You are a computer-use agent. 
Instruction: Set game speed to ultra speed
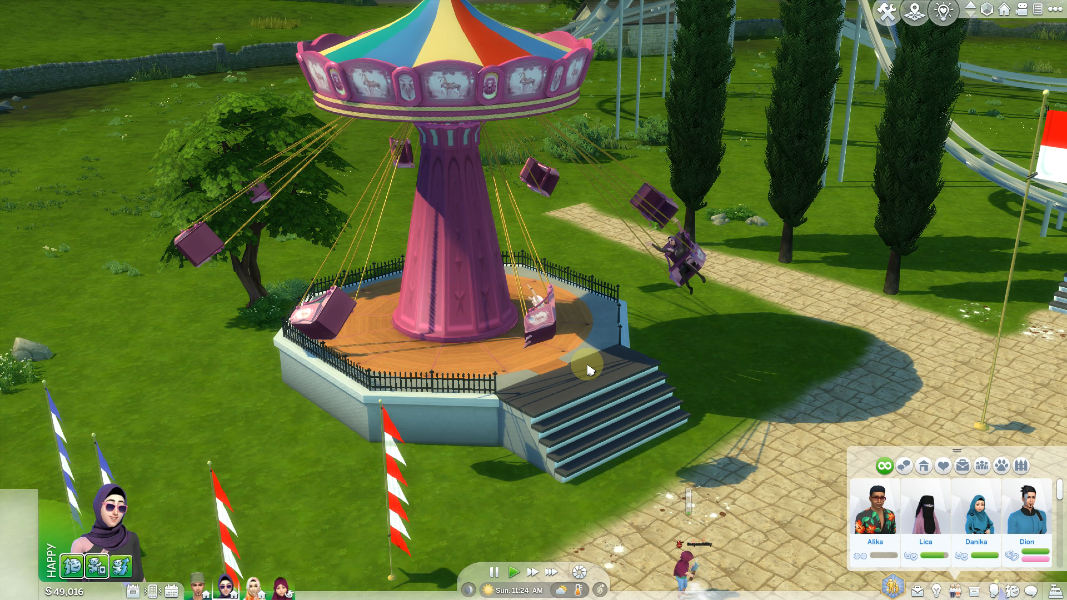[x=551, y=572]
